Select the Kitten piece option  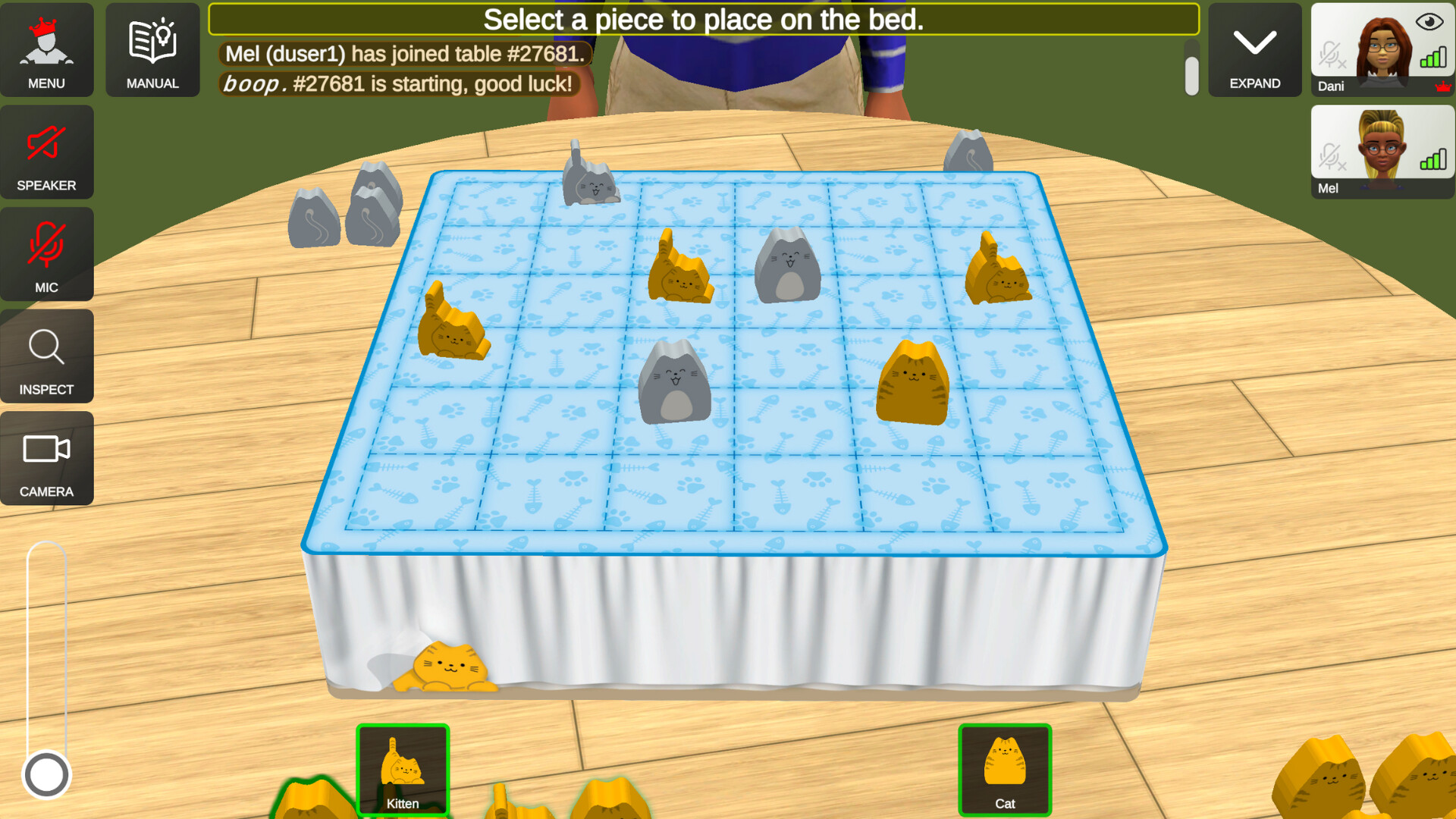click(403, 770)
